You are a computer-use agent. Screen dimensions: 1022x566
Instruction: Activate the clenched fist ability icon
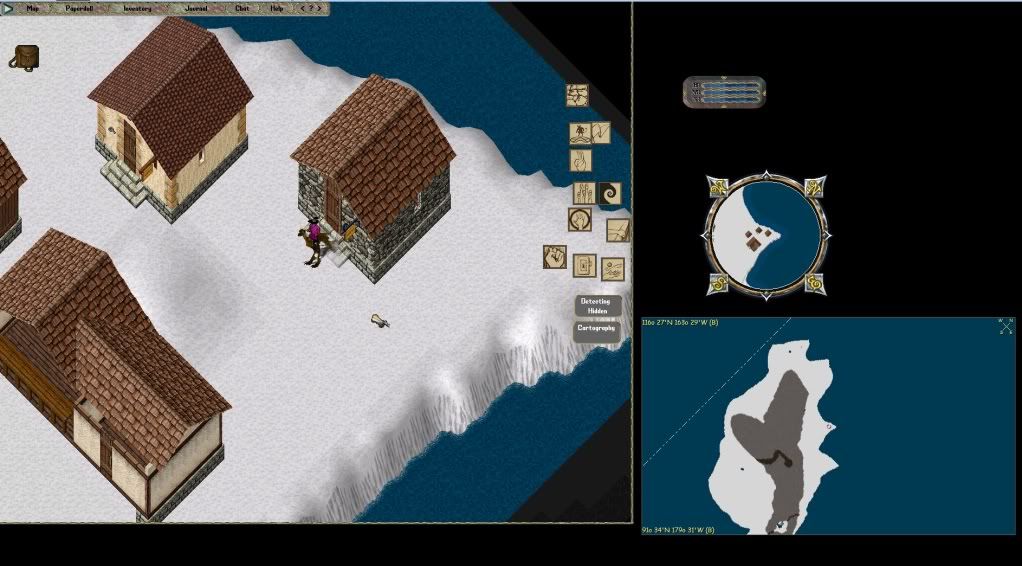coord(556,257)
